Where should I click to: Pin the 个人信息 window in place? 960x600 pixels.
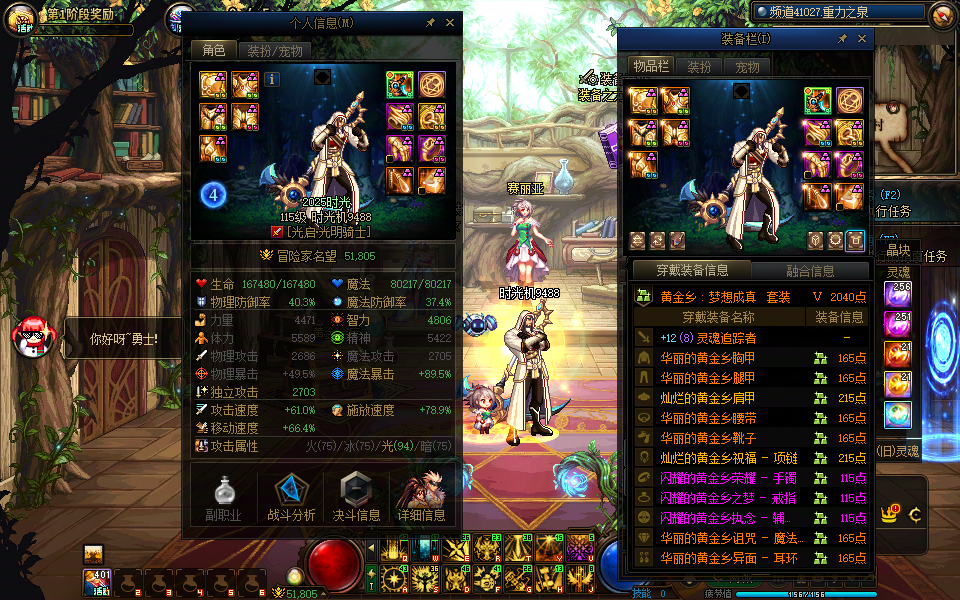tap(430, 22)
